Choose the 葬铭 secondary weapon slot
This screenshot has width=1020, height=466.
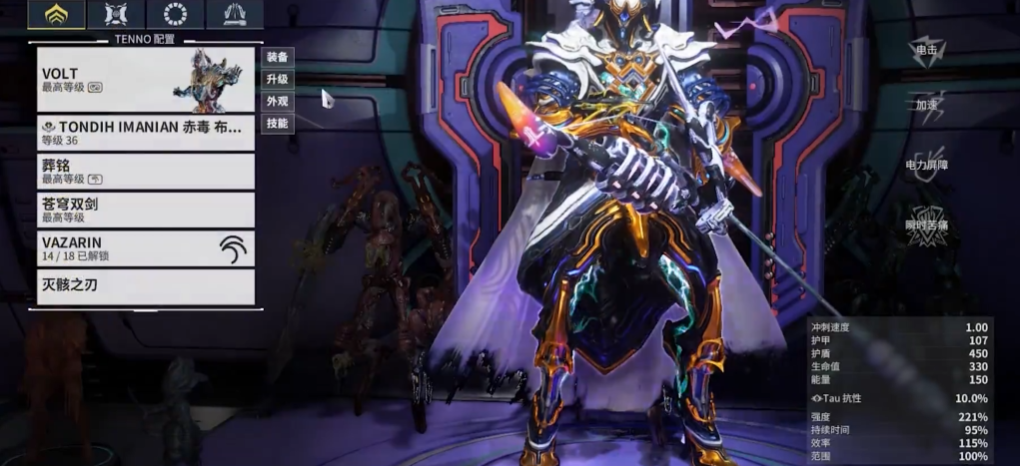point(146,171)
